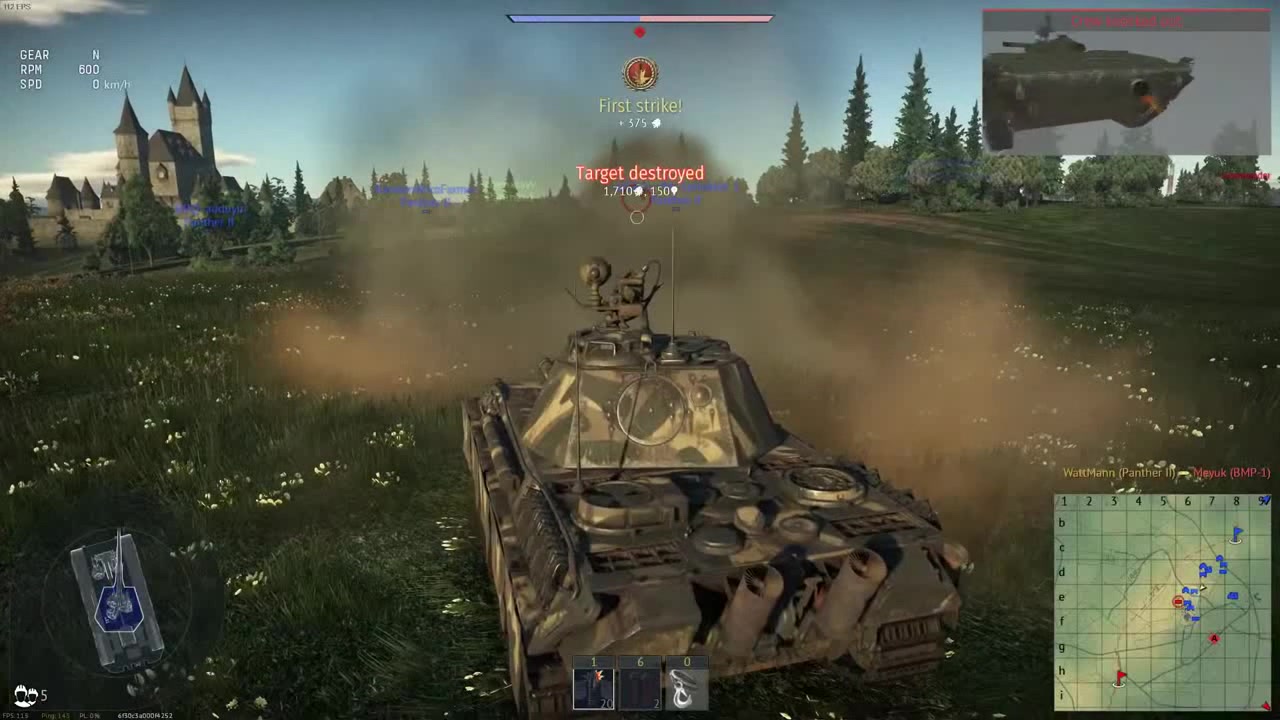Image resolution: width=1280 pixels, height=720 pixels.
Task: Select the ammo slot showing 6 rounds
Action: 640,683
